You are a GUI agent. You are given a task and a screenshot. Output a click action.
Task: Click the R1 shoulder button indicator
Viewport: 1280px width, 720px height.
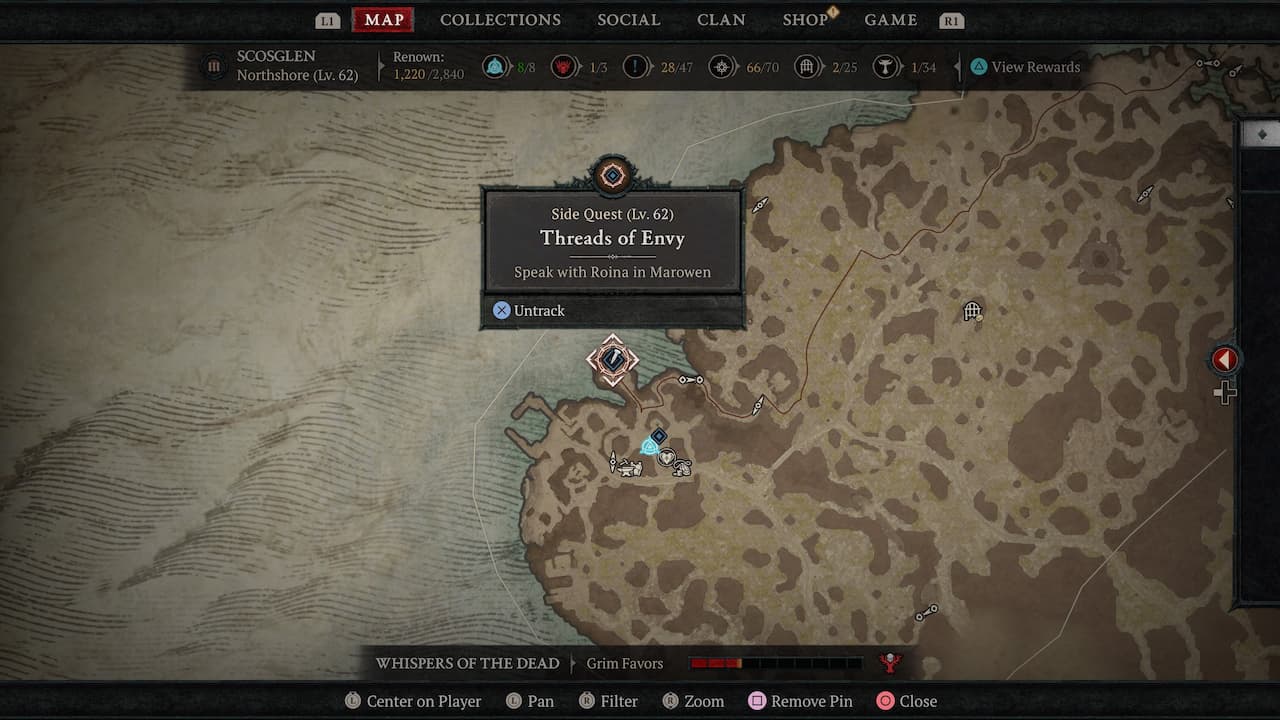pyautogui.click(x=951, y=18)
